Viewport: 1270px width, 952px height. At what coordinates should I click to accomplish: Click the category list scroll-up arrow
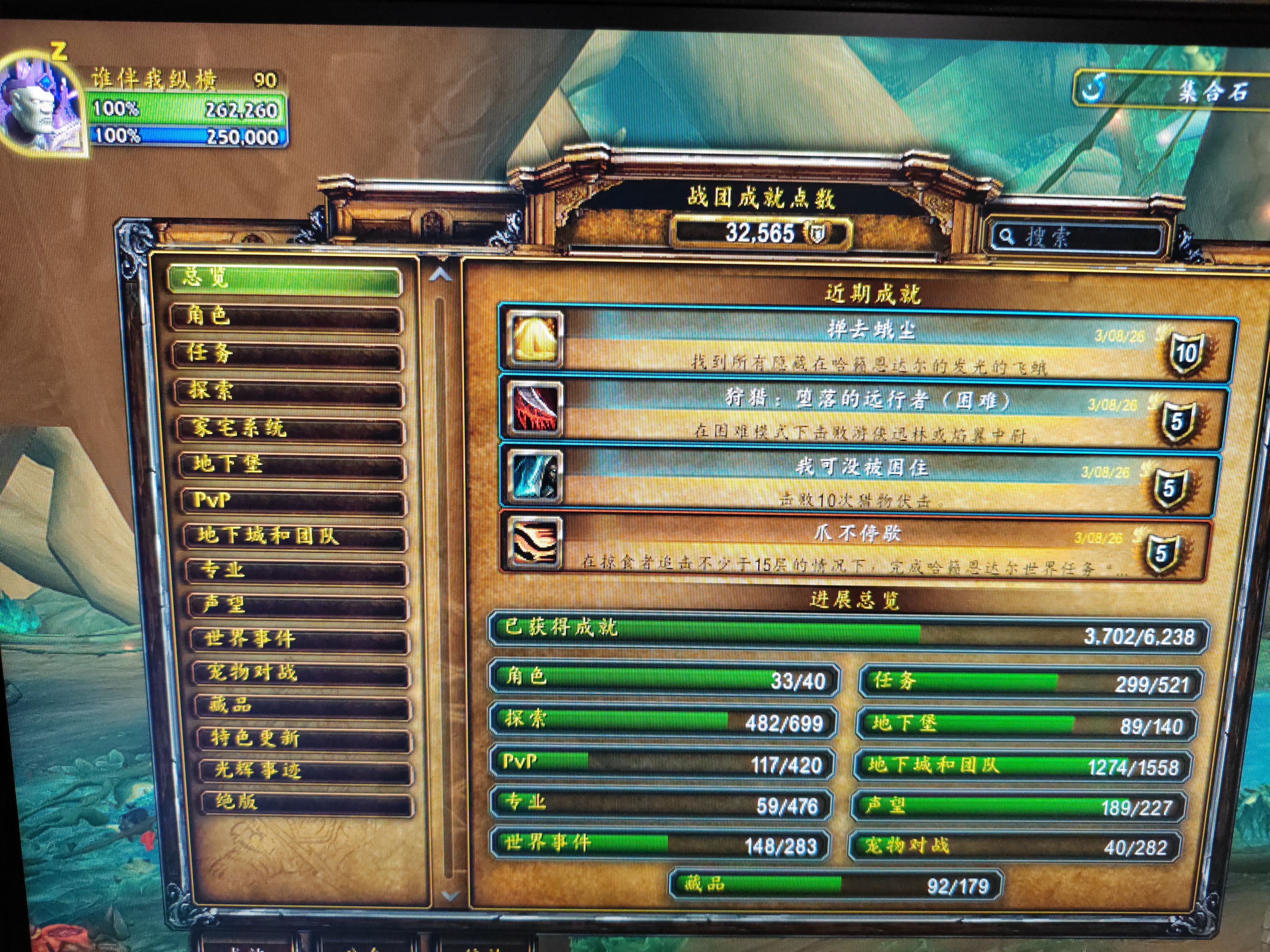coord(440,275)
